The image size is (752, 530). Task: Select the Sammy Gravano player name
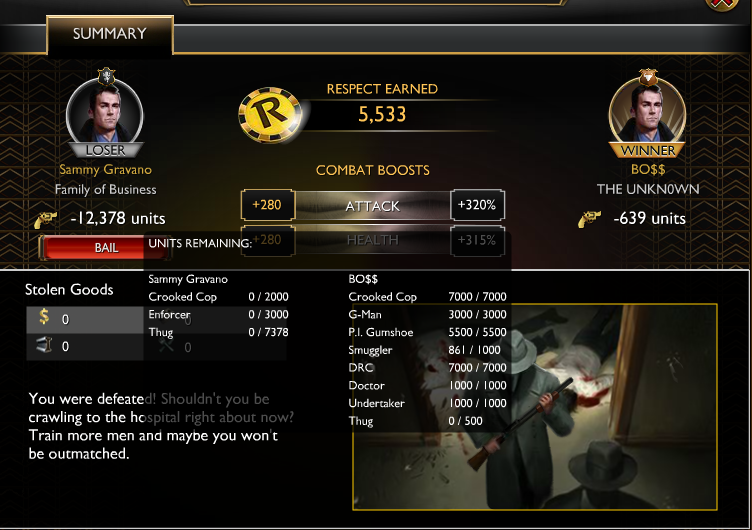point(106,170)
